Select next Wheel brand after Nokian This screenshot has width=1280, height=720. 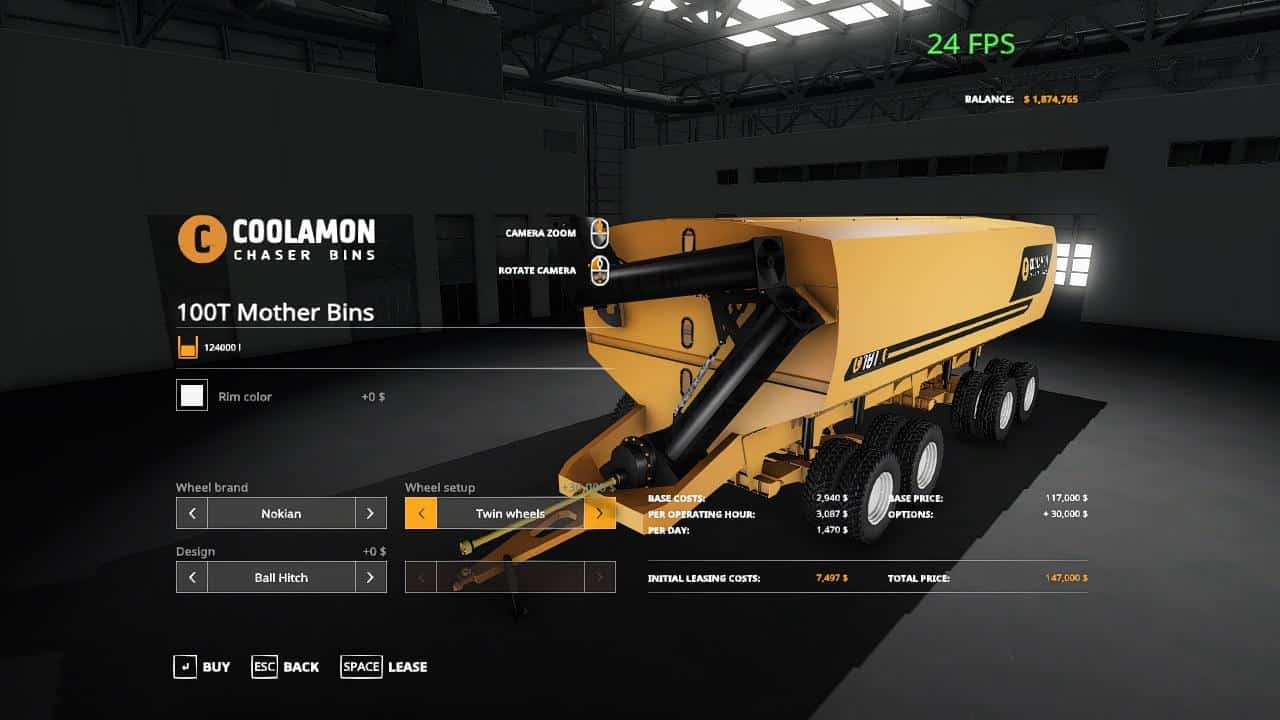pos(370,514)
